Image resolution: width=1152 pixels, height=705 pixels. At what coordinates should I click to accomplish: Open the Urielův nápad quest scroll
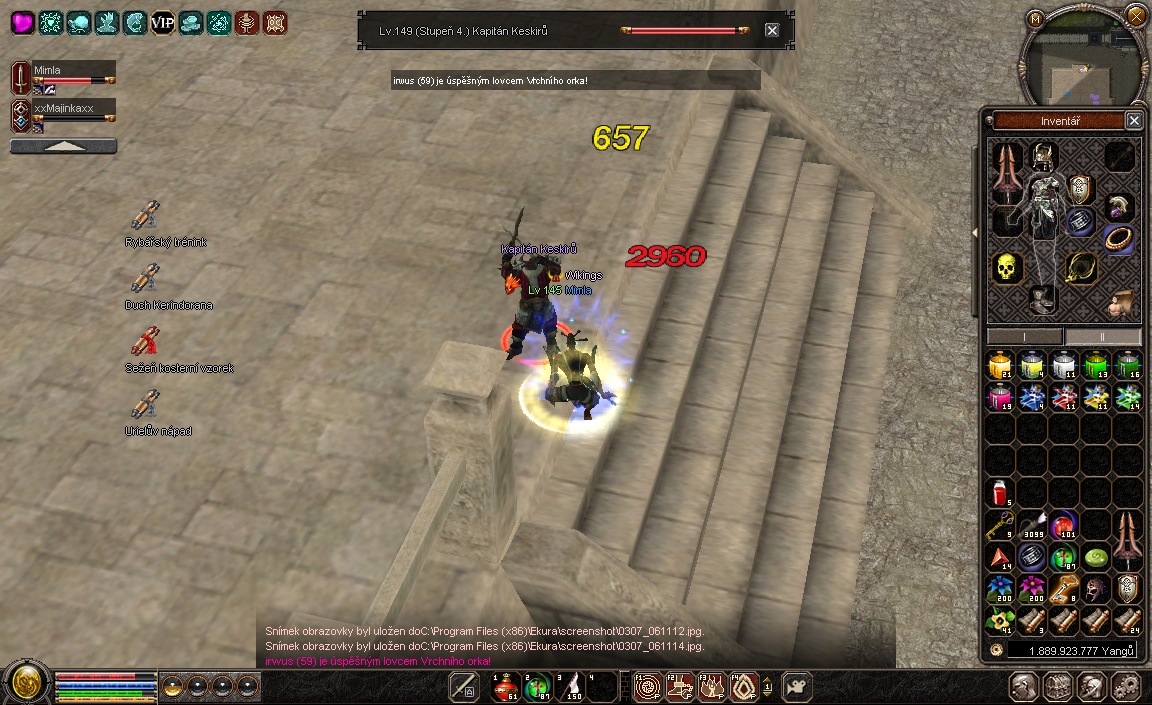point(146,405)
